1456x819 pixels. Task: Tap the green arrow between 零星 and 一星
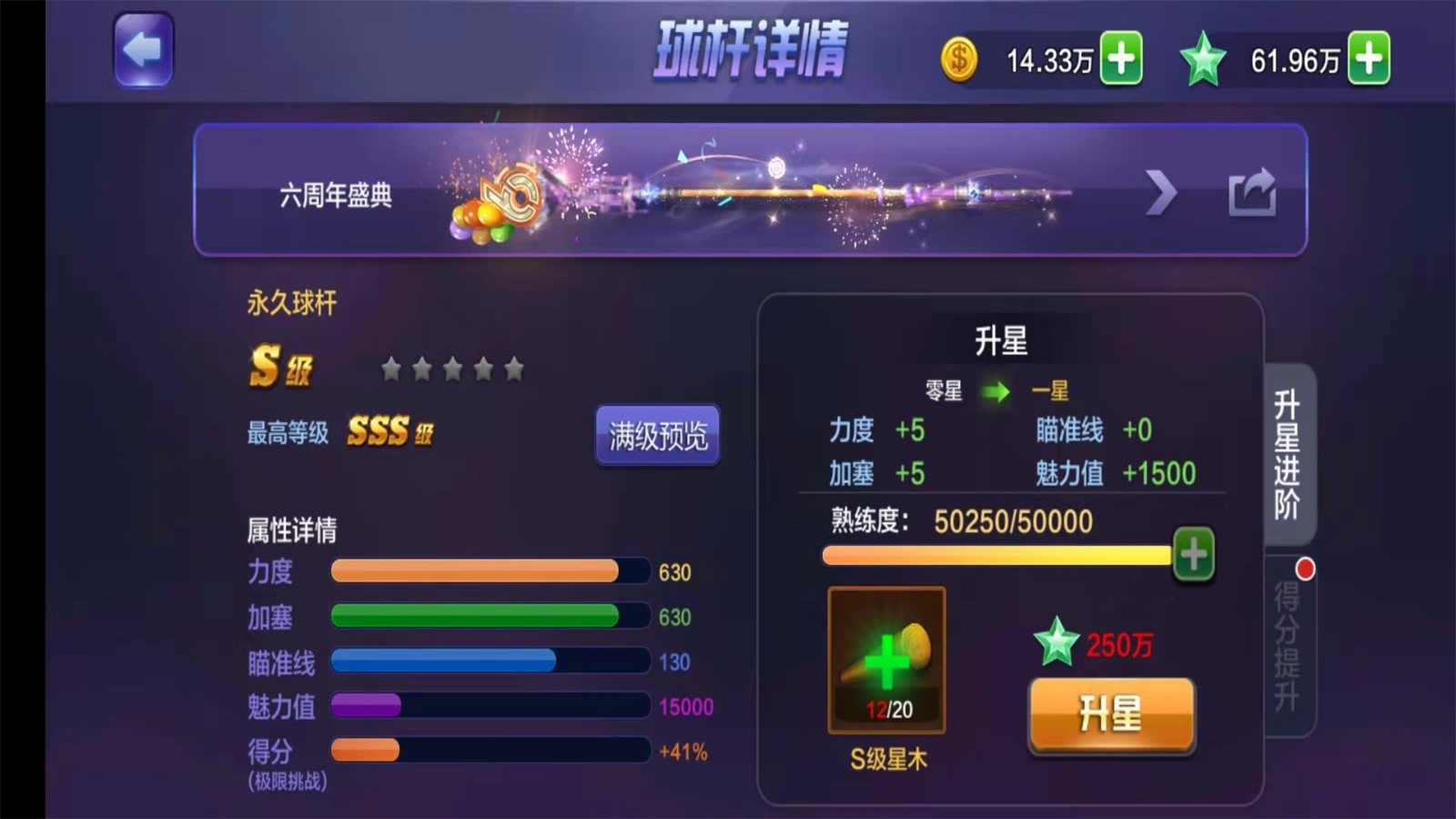(996, 391)
